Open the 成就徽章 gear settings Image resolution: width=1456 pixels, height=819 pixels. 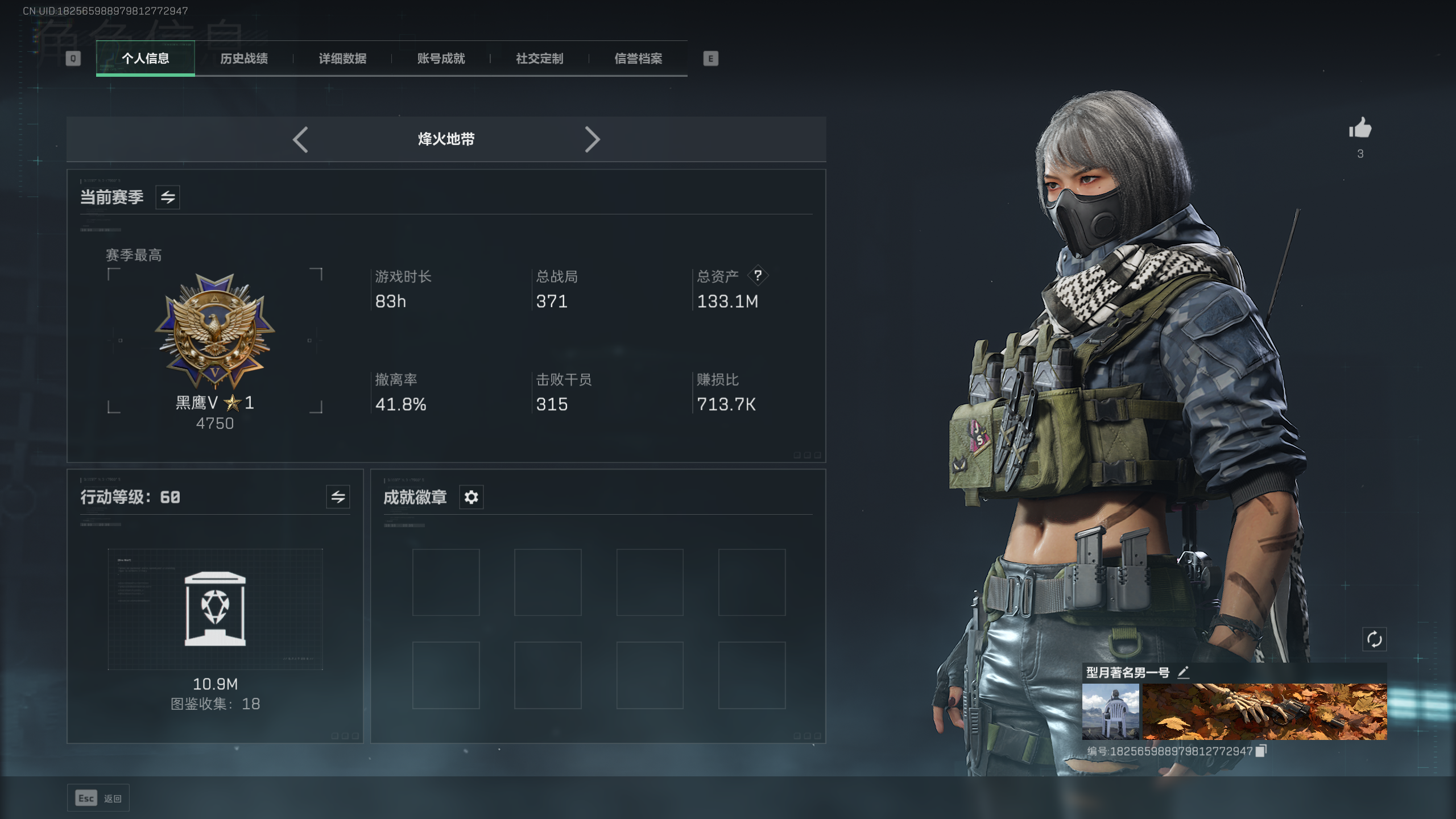point(471,497)
